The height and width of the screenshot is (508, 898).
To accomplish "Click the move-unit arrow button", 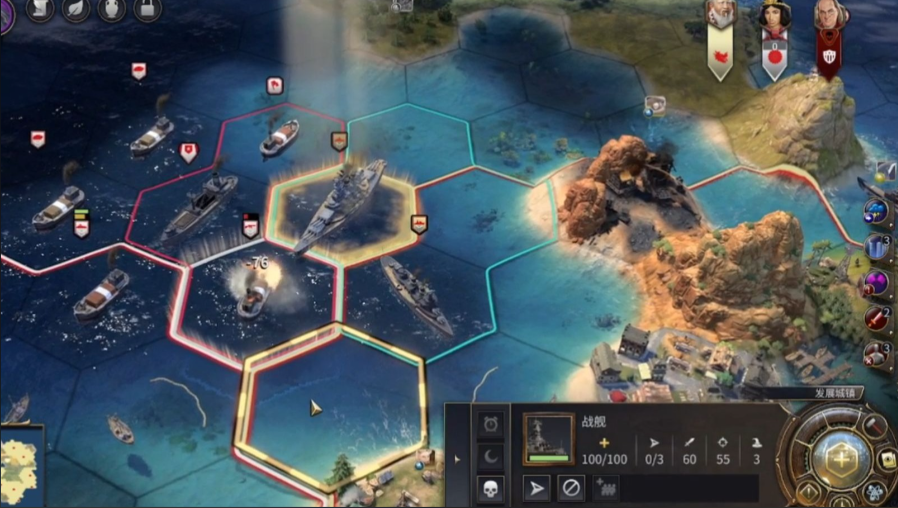I will point(537,488).
